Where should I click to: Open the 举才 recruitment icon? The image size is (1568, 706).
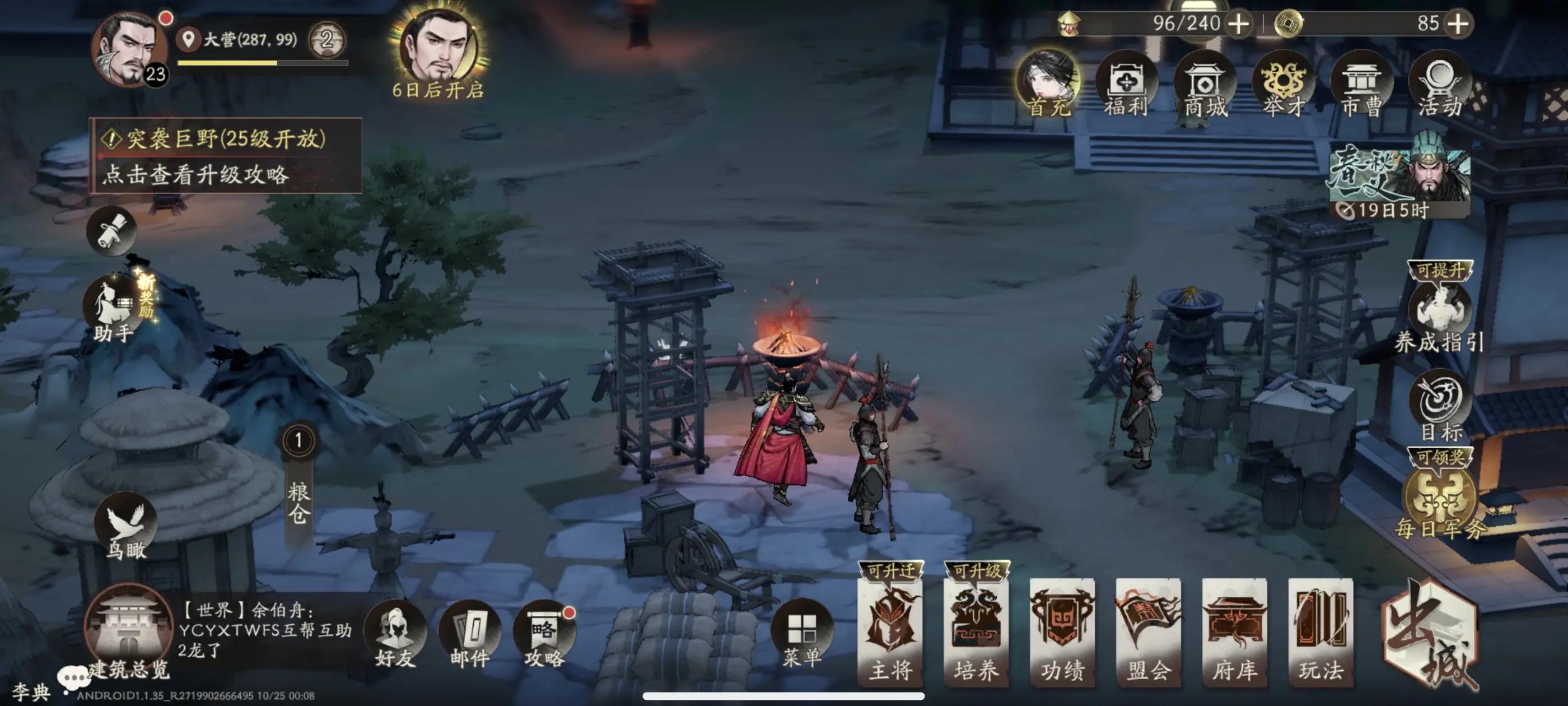[x=1283, y=85]
